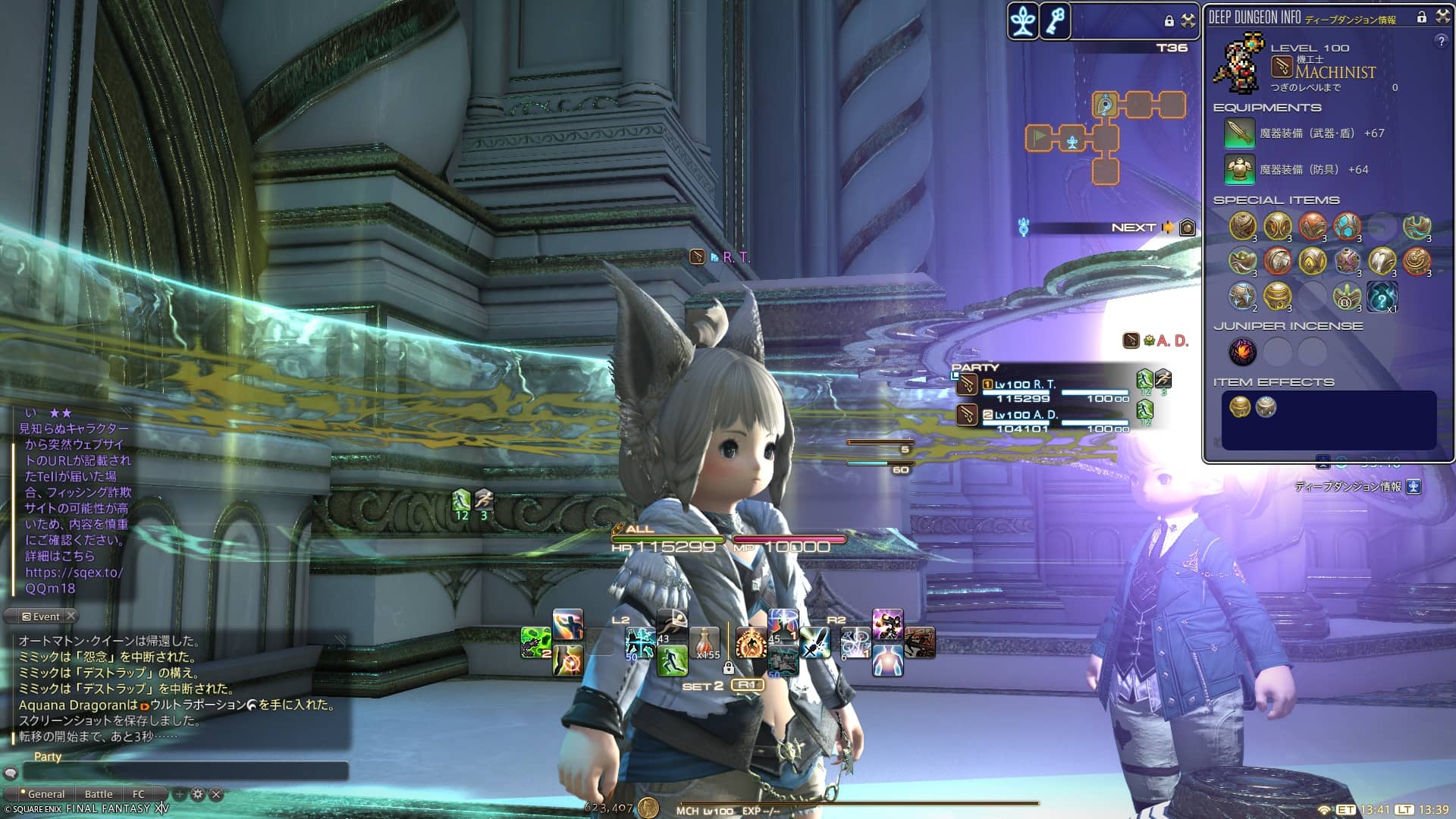Use the potion with 155 remaining
Image resolution: width=1456 pixels, height=819 pixels.
pyautogui.click(x=705, y=643)
